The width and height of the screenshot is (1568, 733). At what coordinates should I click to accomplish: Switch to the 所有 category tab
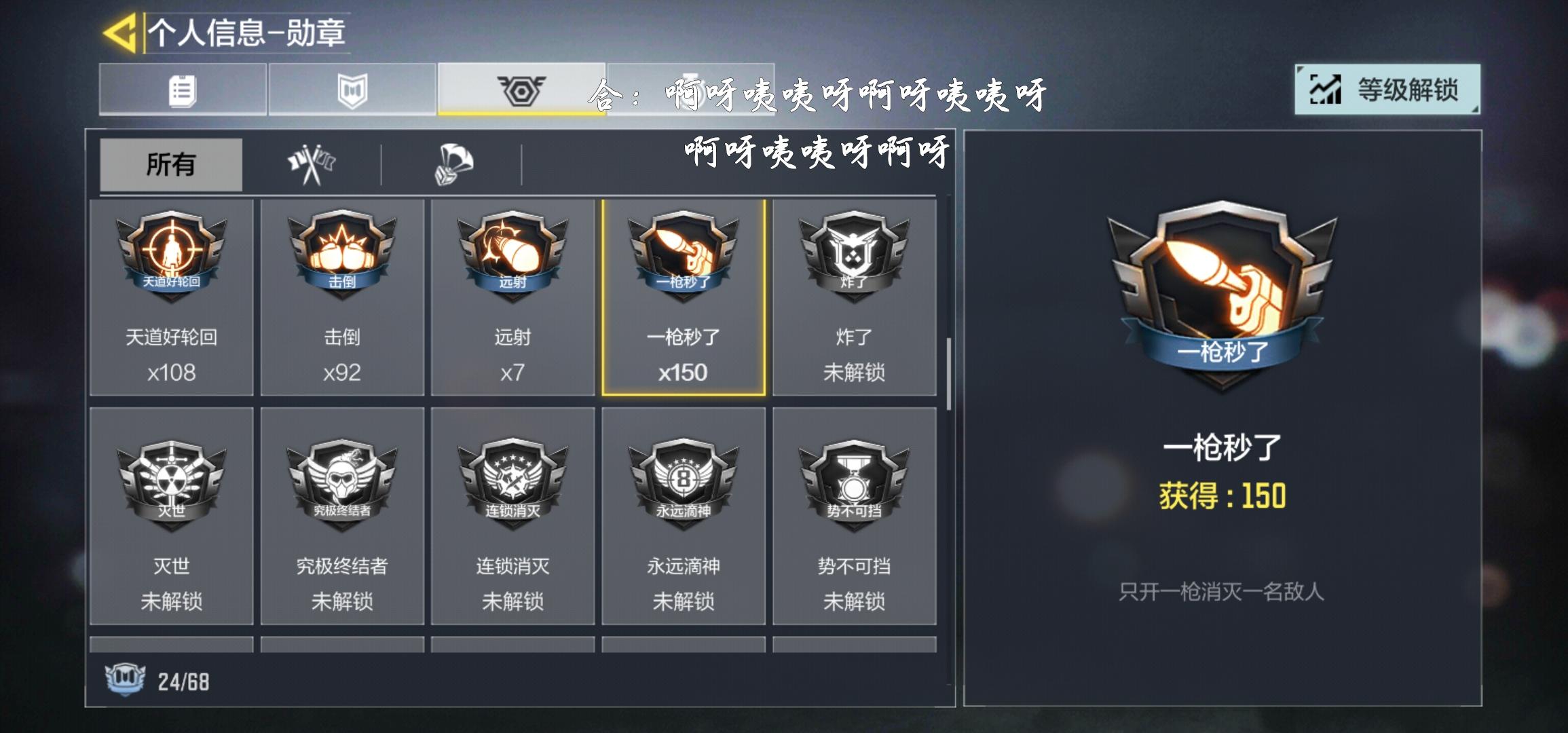click(170, 165)
